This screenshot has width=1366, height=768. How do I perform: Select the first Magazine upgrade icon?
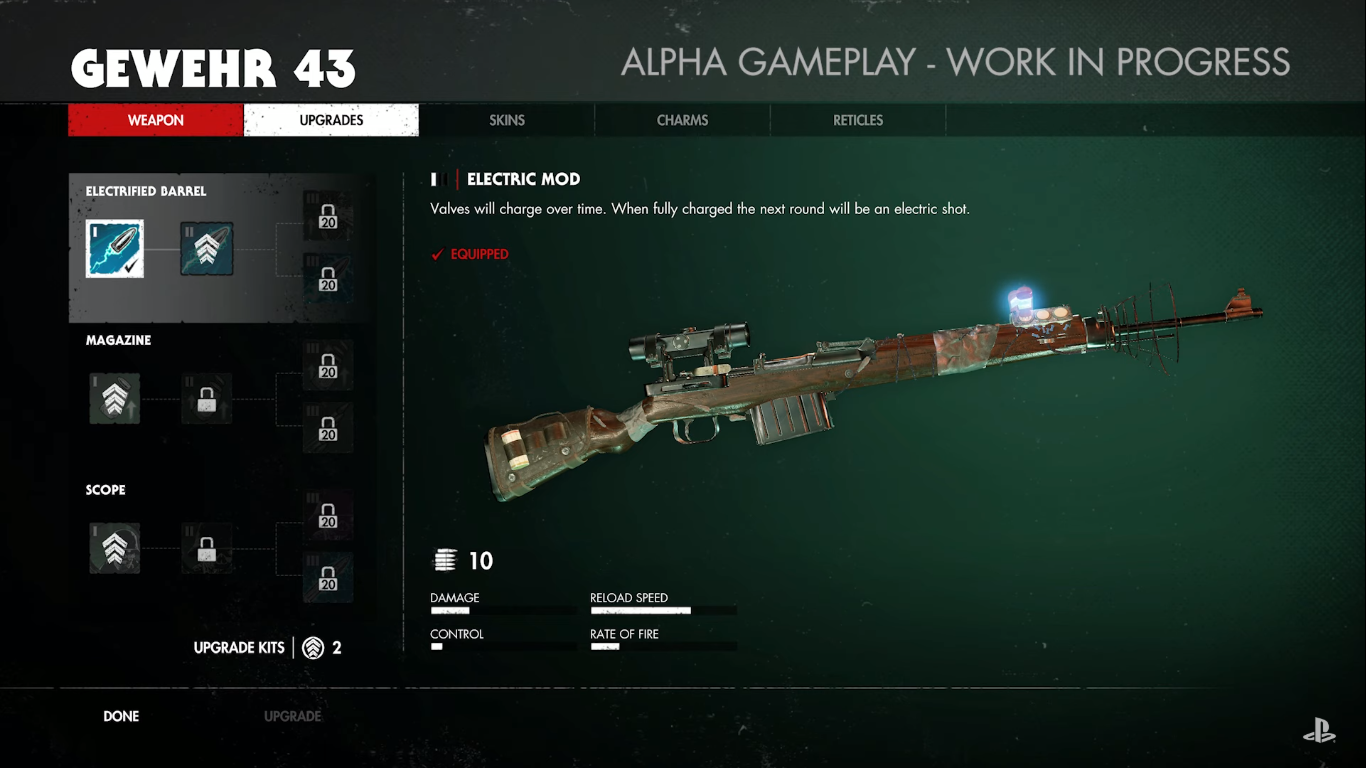[x=114, y=398]
